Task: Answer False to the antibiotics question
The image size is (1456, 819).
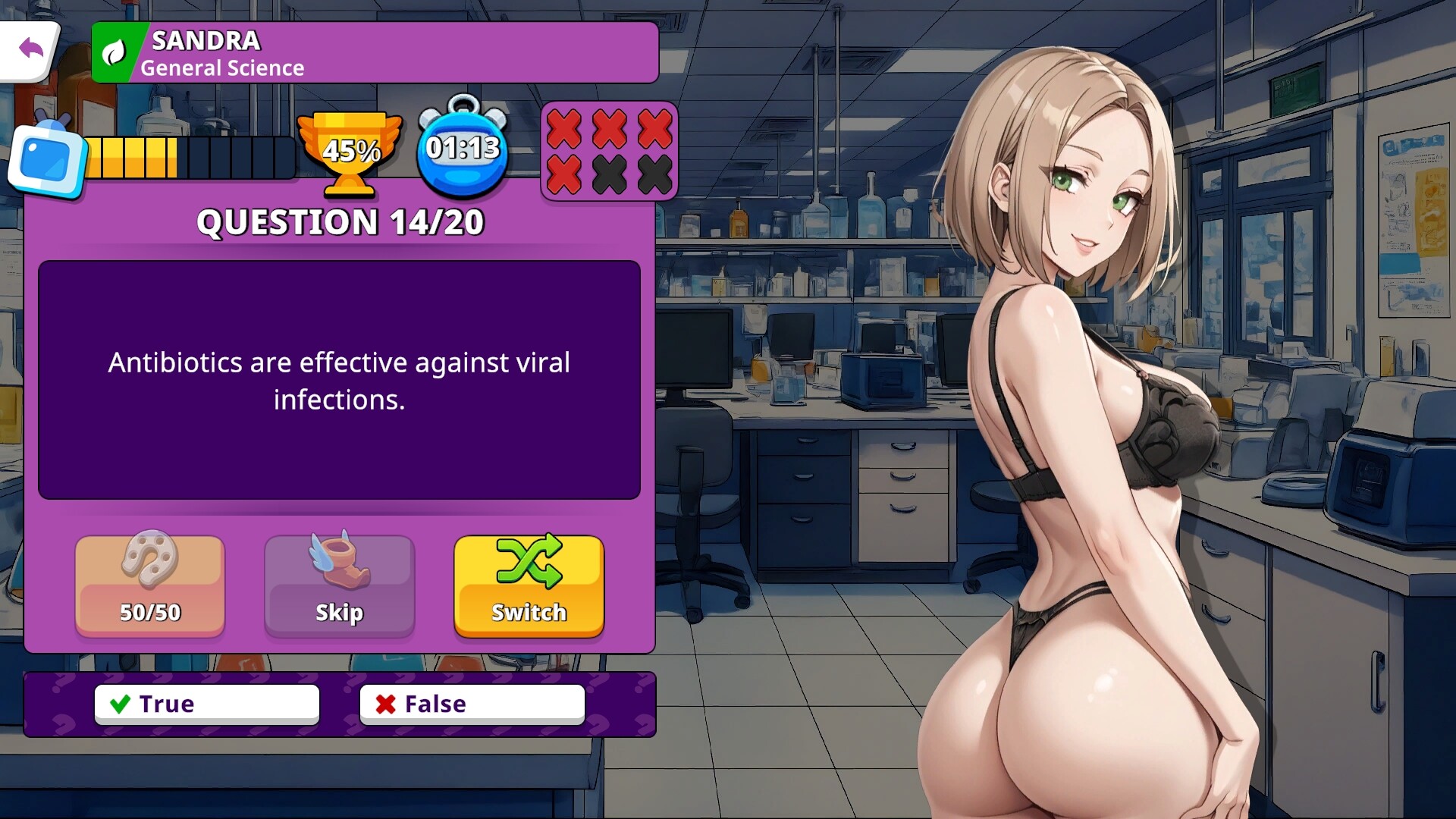Action: coord(472,704)
